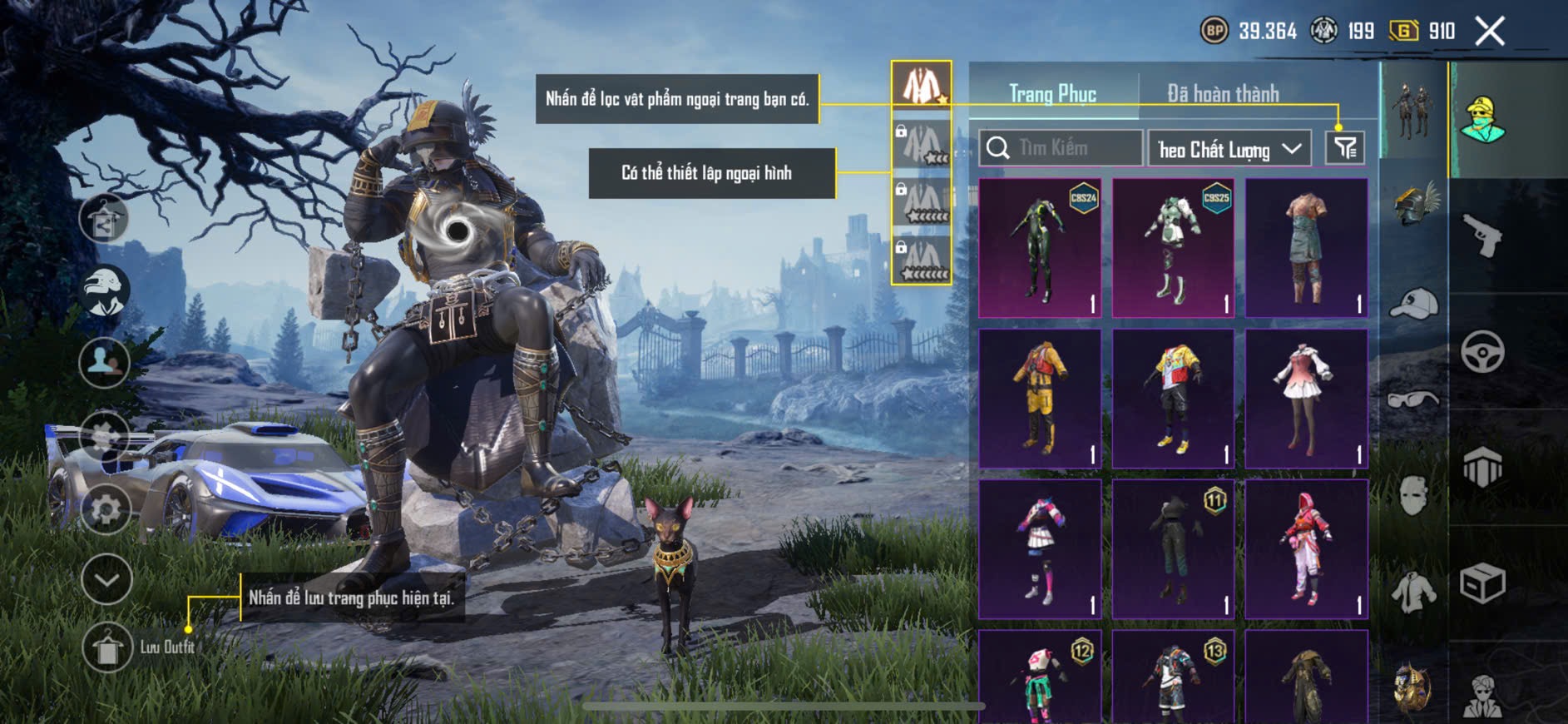The height and width of the screenshot is (724, 1568).
Task: Open the pistol weapon skins section
Action: click(1482, 236)
